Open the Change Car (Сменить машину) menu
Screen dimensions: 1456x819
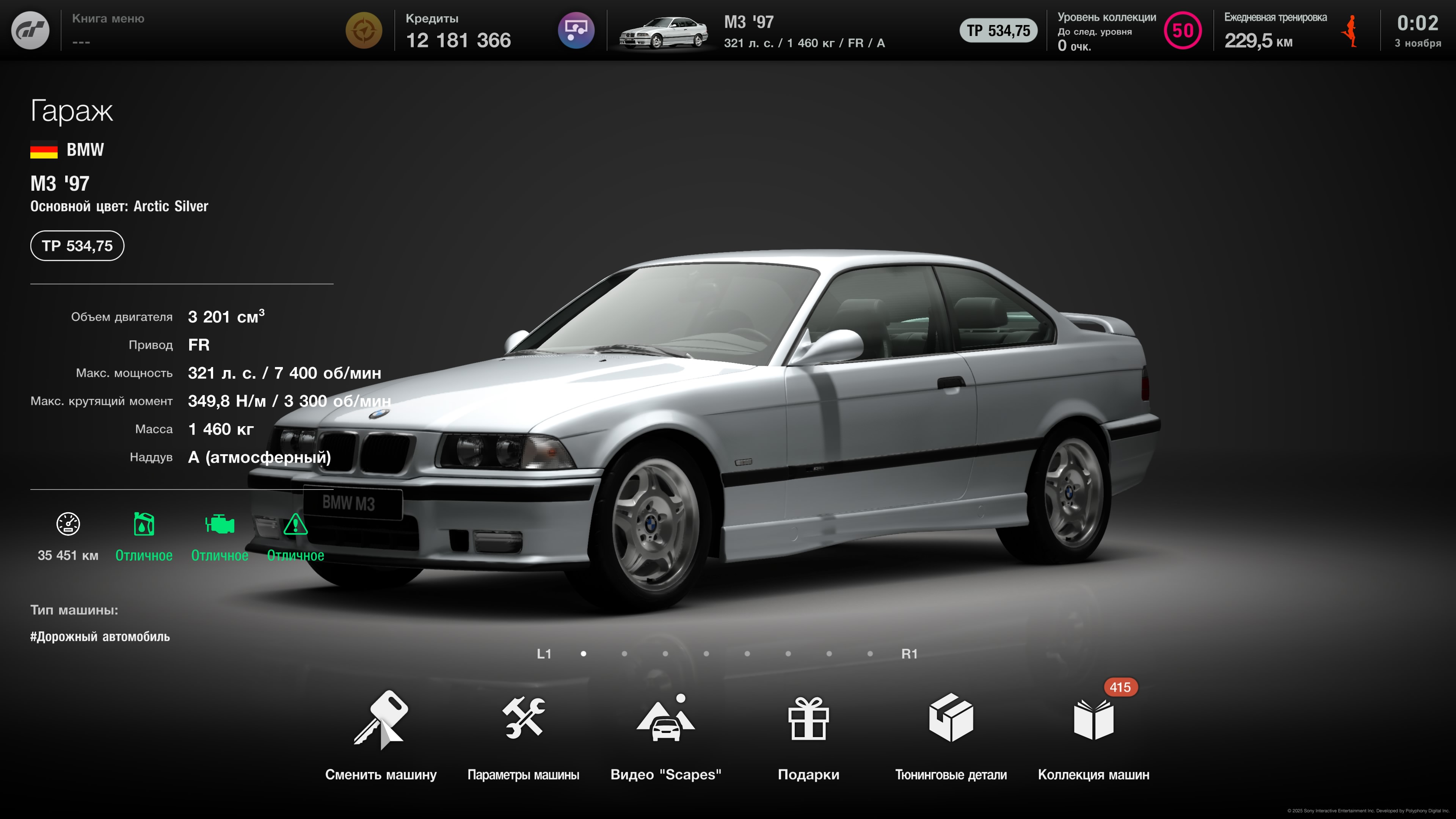pyautogui.click(x=380, y=735)
